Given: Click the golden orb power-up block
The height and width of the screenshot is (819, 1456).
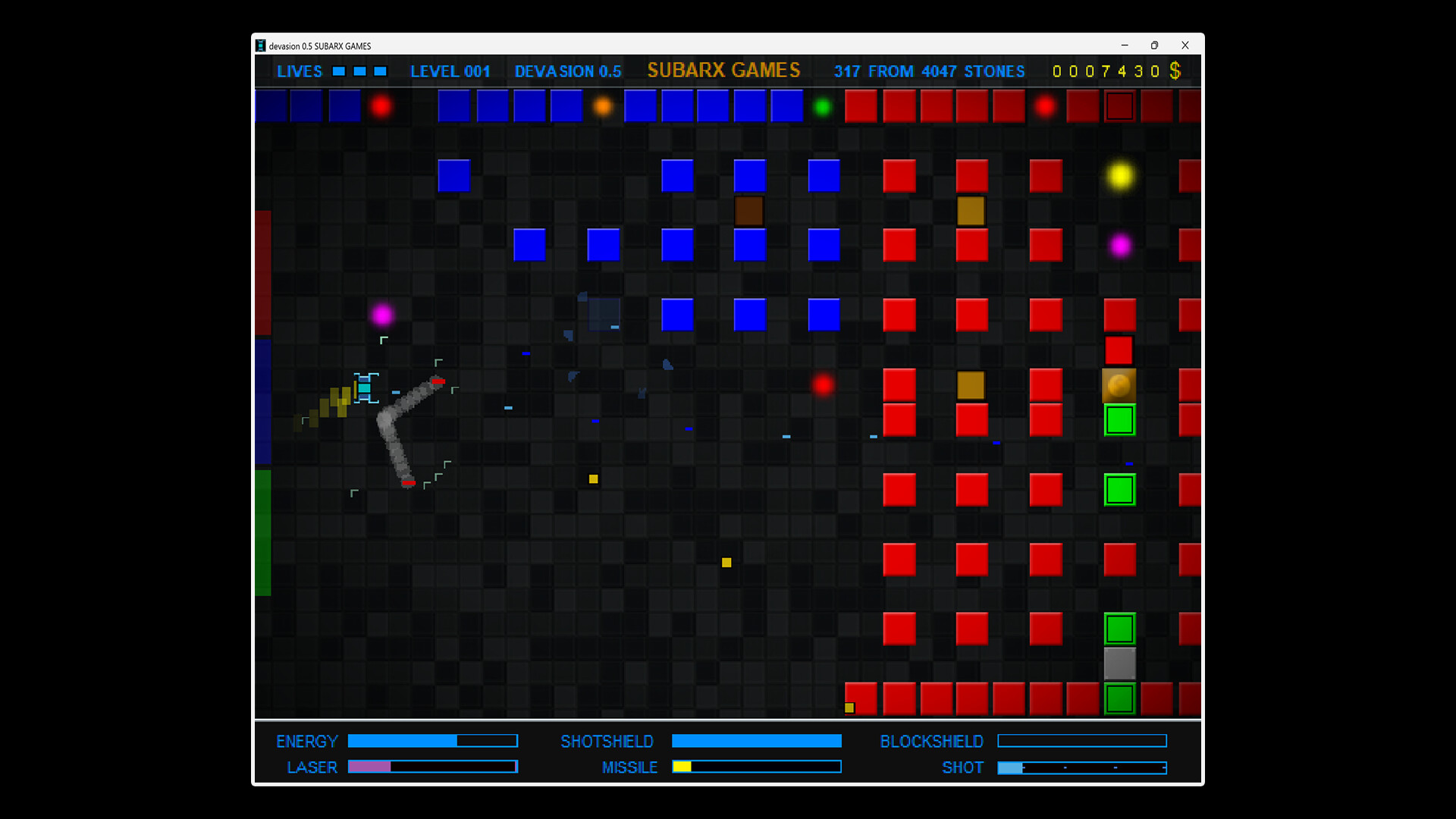Looking at the screenshot, I should (x=1120, y=386).
